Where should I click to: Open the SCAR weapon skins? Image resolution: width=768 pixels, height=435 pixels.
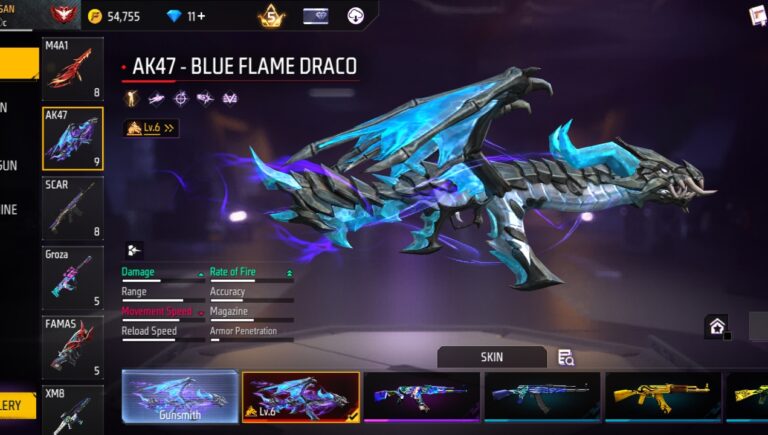click(73, 208)
